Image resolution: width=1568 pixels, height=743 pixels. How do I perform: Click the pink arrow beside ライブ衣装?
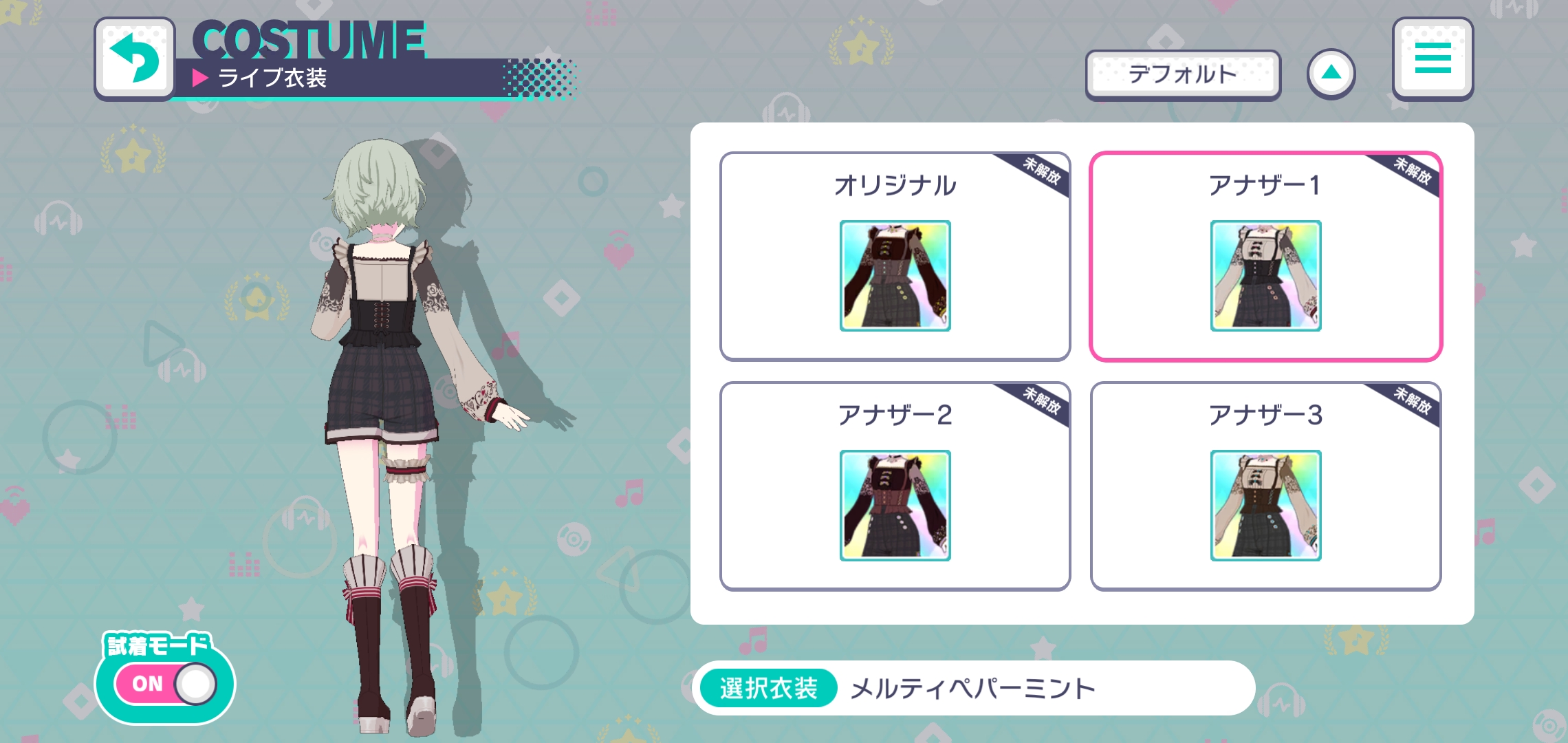pyautogui.click(x=200, y=78)
